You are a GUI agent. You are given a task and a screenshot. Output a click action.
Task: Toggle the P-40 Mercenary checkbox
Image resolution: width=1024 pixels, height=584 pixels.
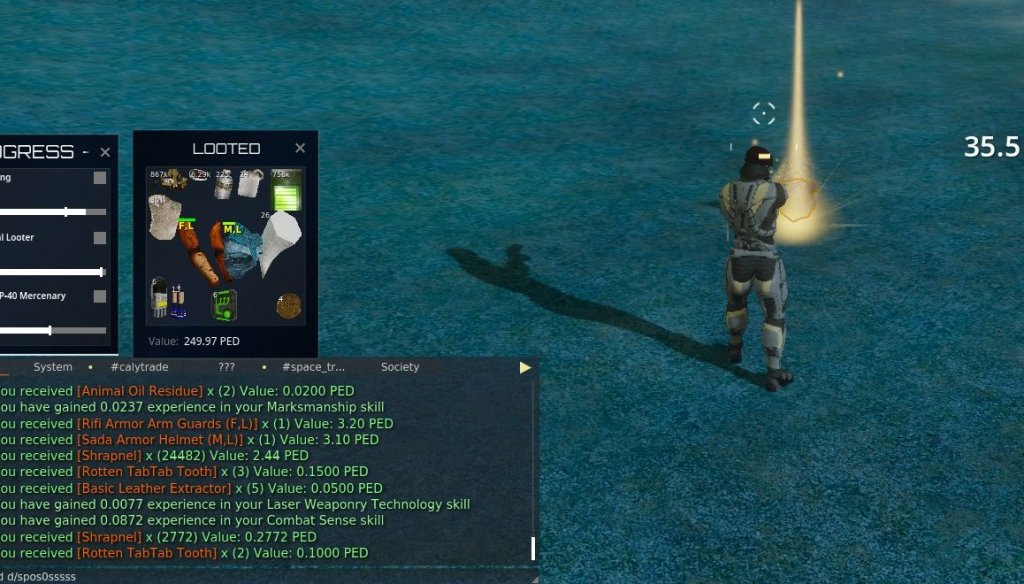click(100, 296)
